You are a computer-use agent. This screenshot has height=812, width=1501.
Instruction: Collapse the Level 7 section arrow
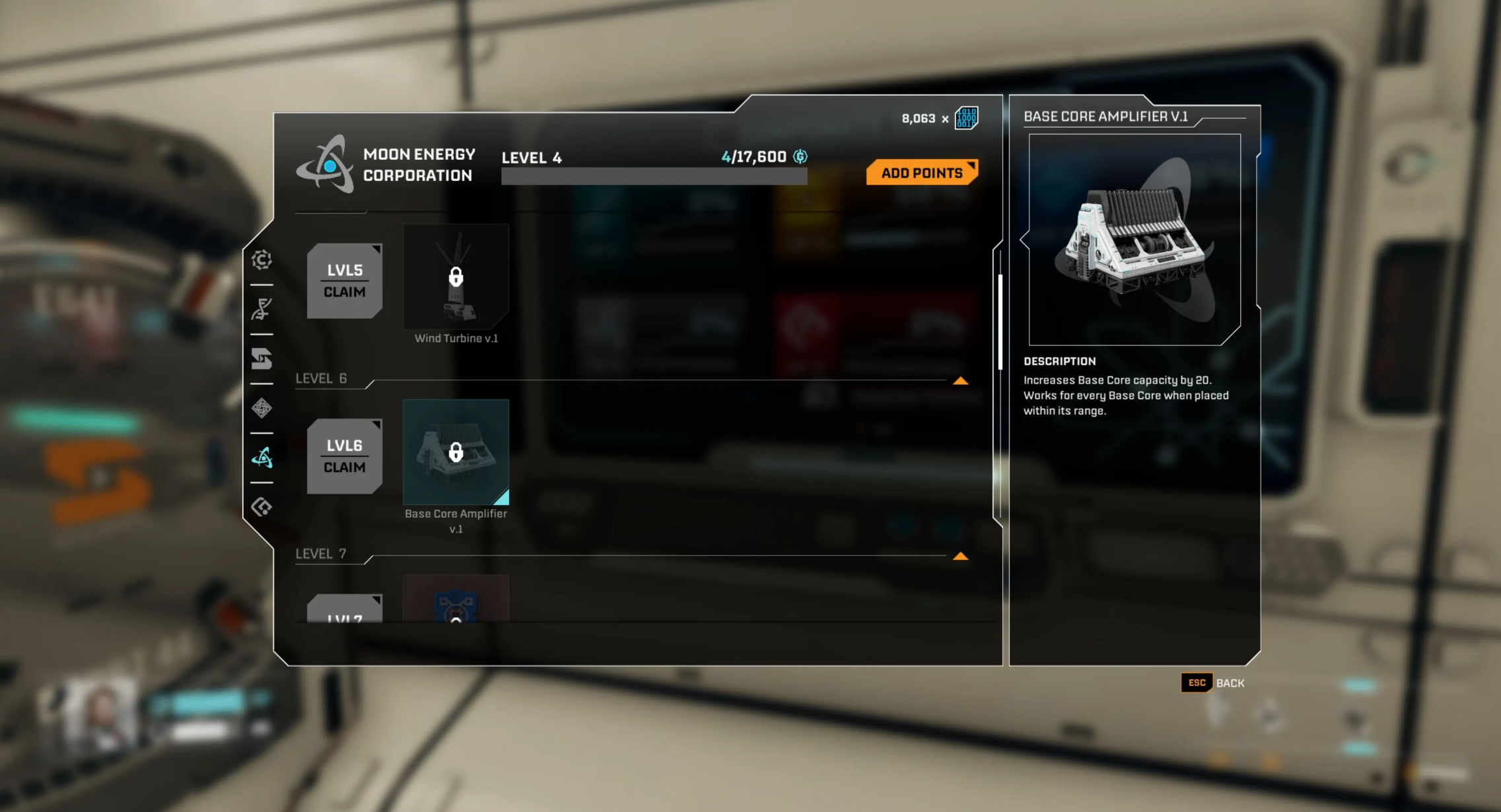[960, 557]
